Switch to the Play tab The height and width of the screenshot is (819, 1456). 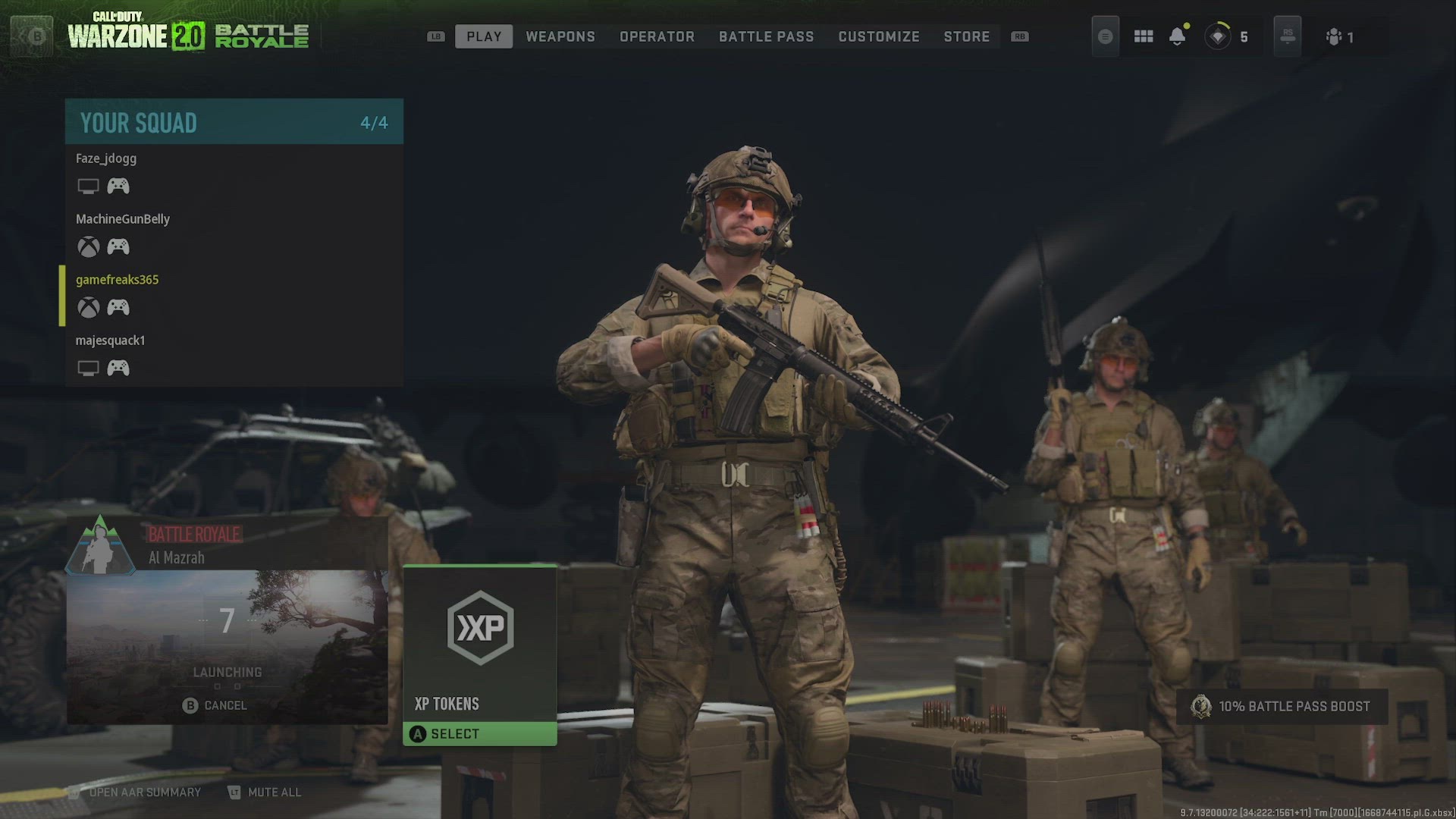click(x=484, y=36)
